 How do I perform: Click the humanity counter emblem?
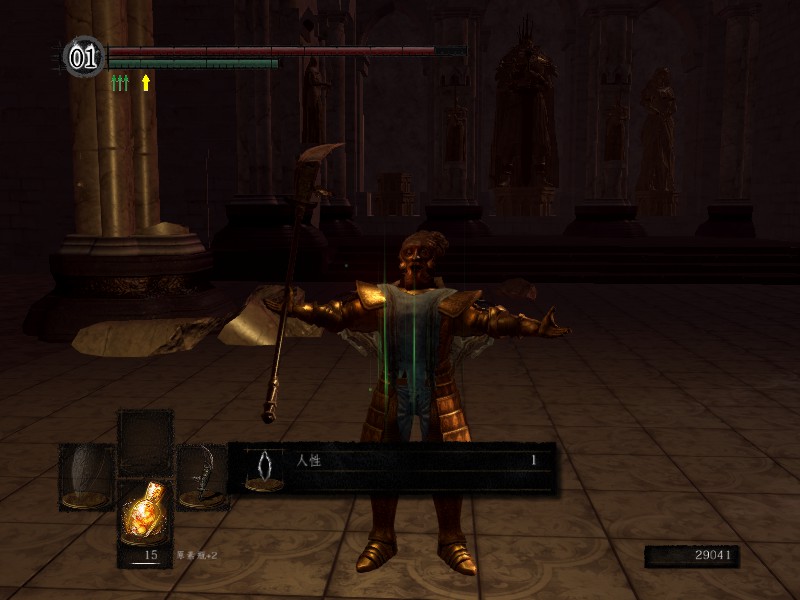(84, 57)
